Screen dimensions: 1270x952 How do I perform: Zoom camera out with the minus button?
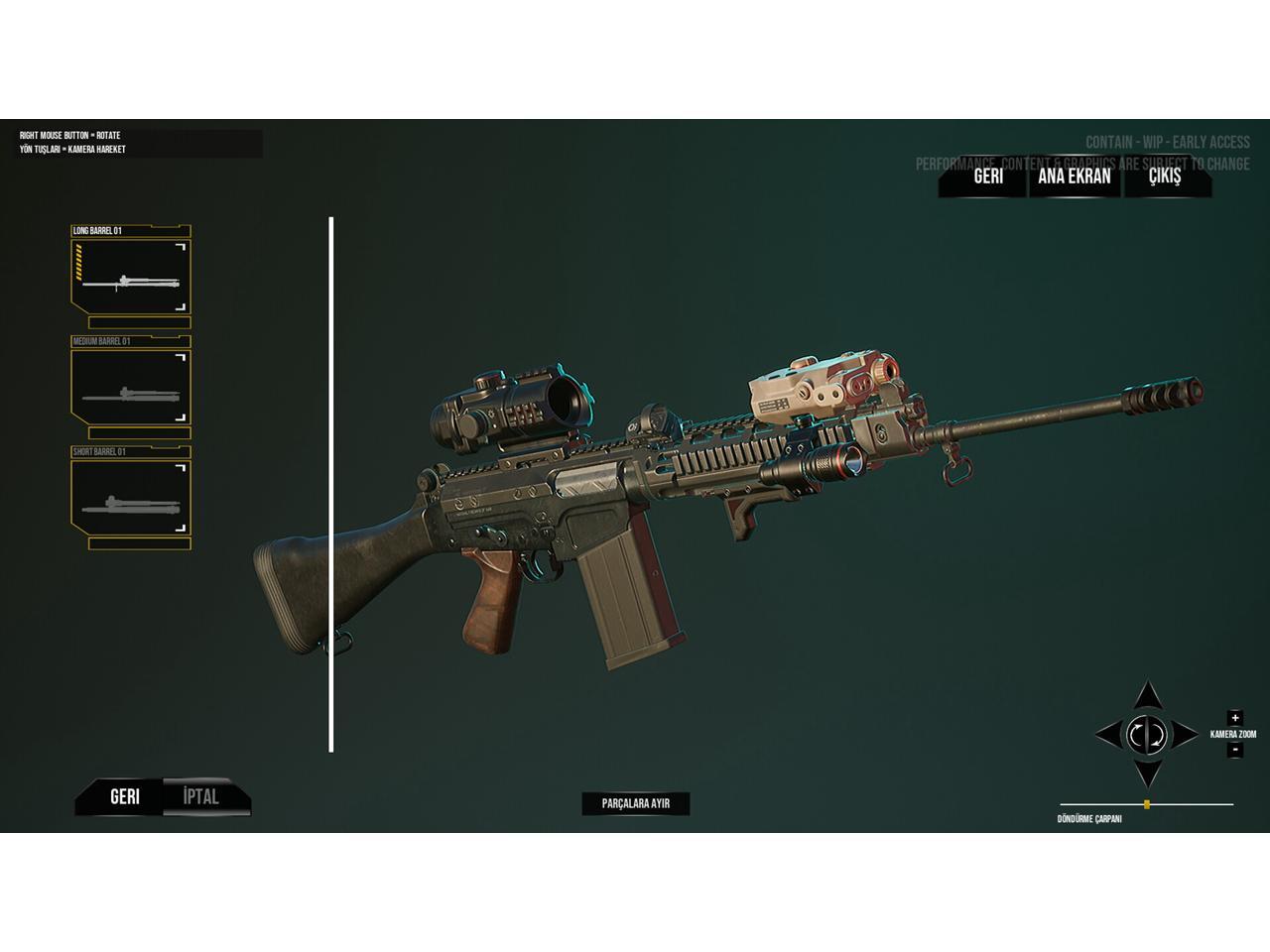1234,750
